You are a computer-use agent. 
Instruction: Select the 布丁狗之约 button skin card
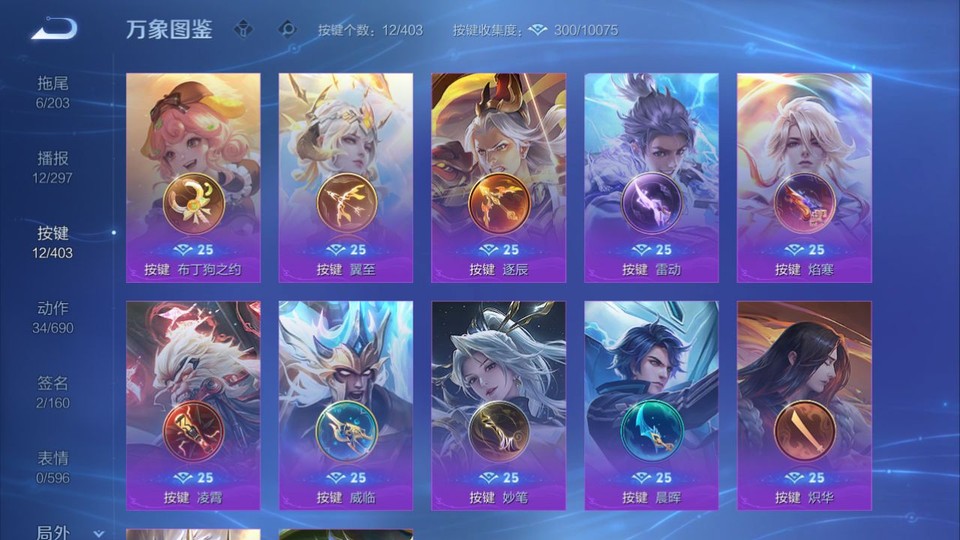193,177
